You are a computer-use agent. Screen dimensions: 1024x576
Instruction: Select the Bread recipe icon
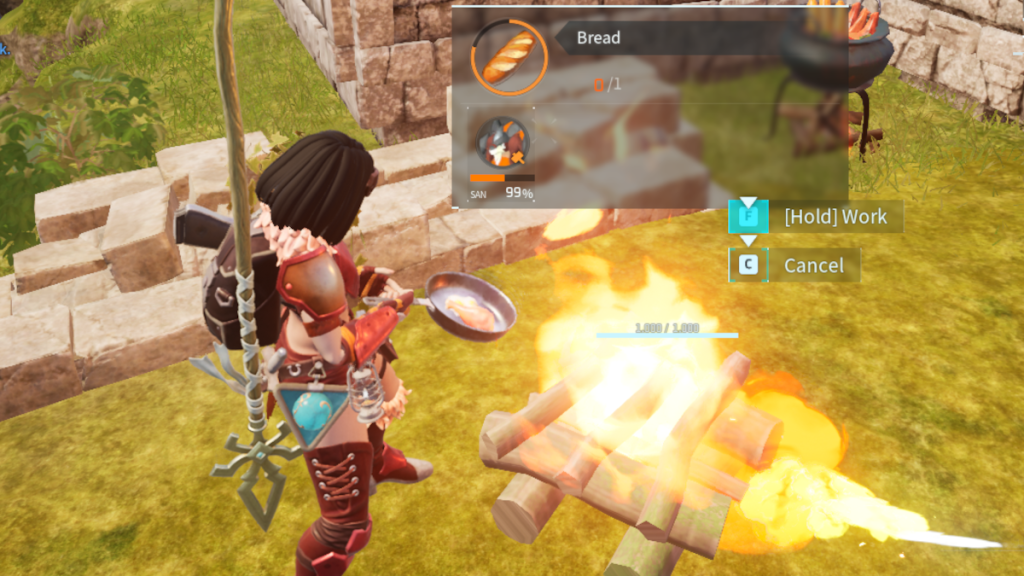pos(509,56)
